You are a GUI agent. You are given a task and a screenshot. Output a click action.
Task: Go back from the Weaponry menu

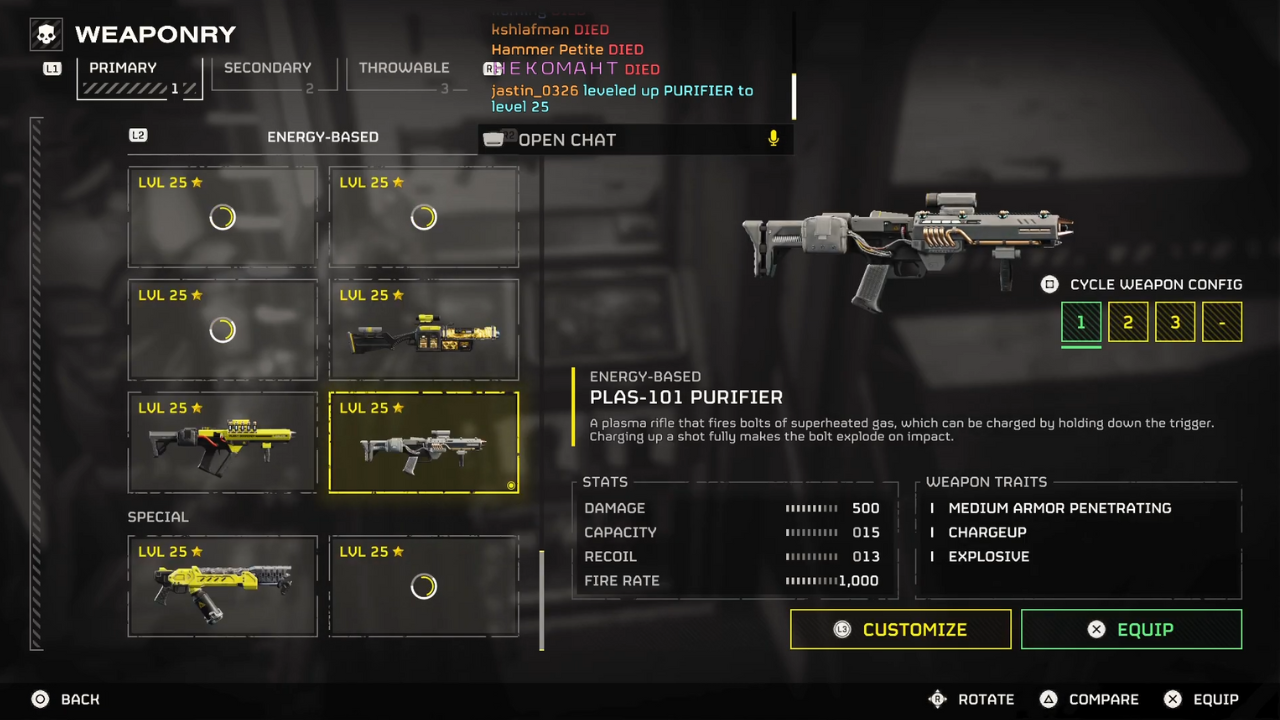click(x=66, y=699)
